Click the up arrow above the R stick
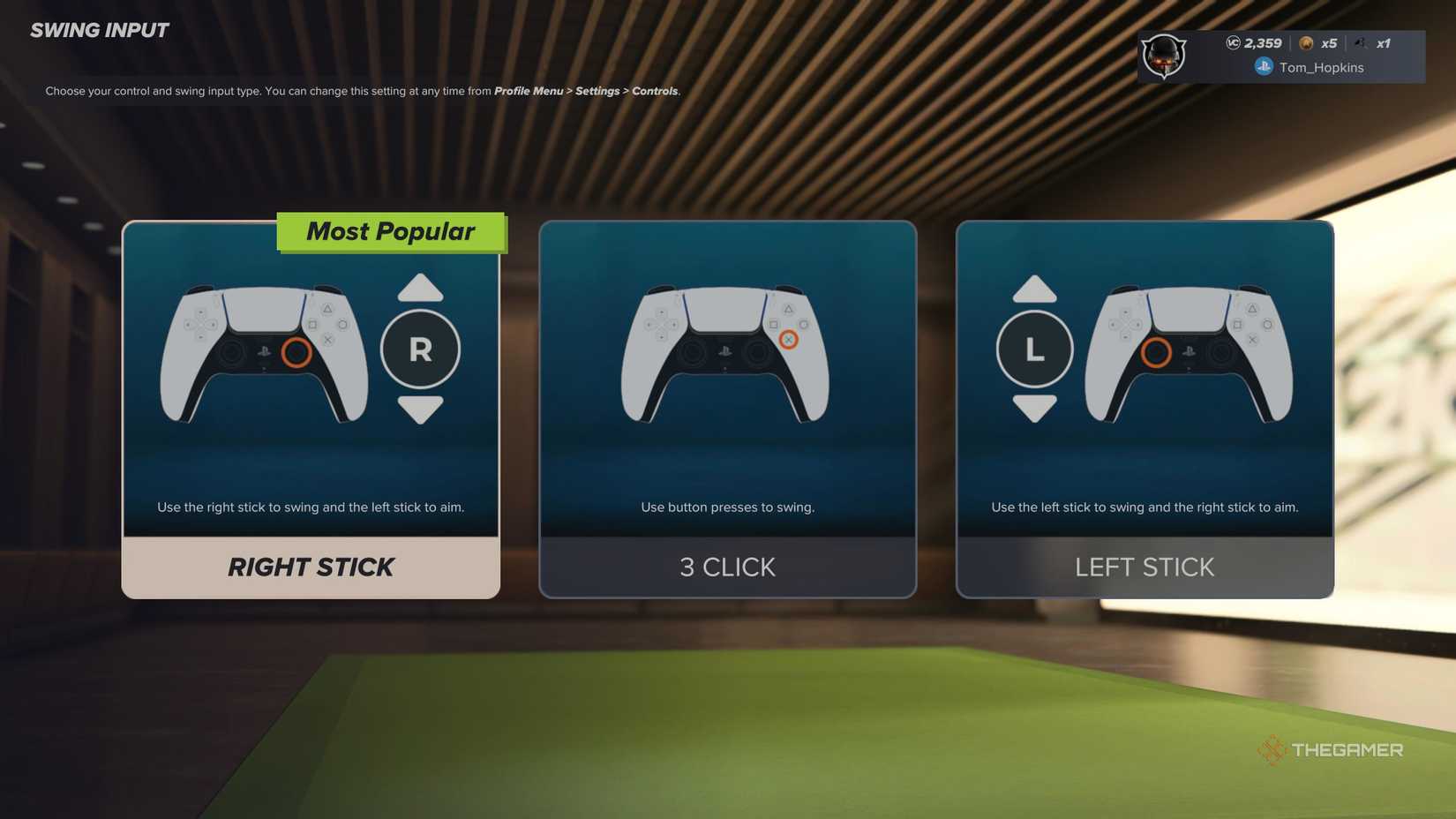This screenshot has width=1456, height=819. pos(421,289)
